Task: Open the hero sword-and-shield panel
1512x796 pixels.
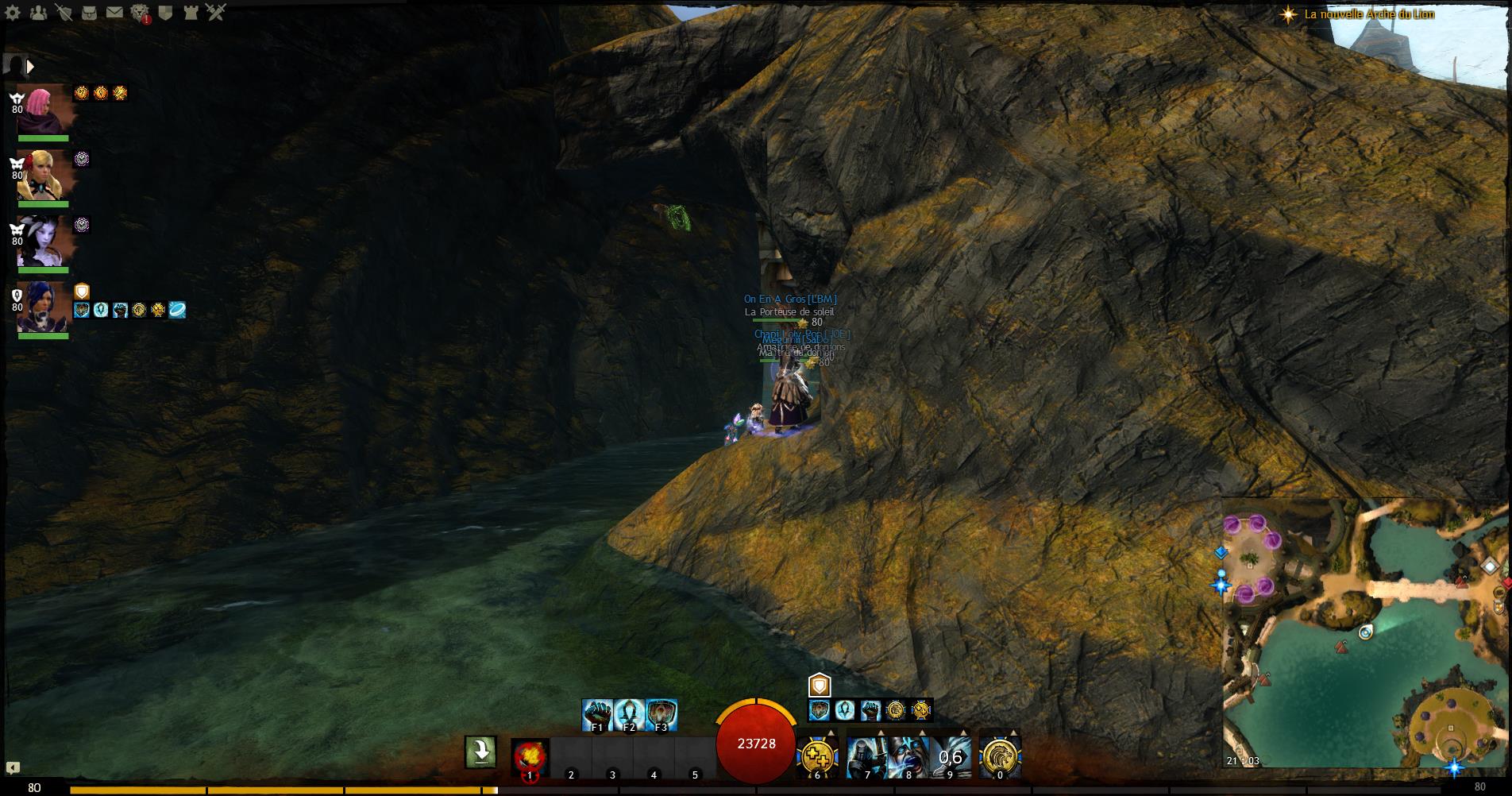Action: (64, 13)
